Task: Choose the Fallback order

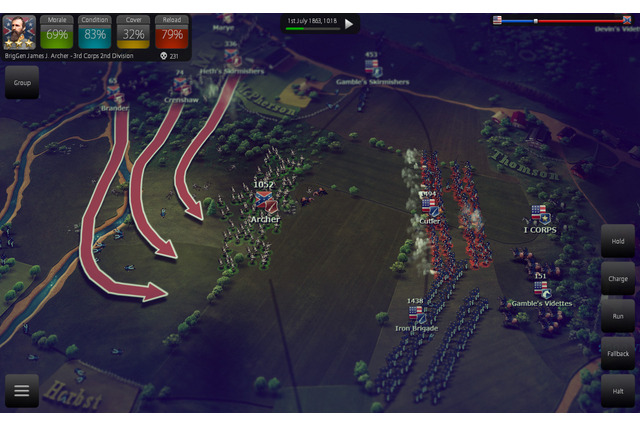Action: (617, 353)
